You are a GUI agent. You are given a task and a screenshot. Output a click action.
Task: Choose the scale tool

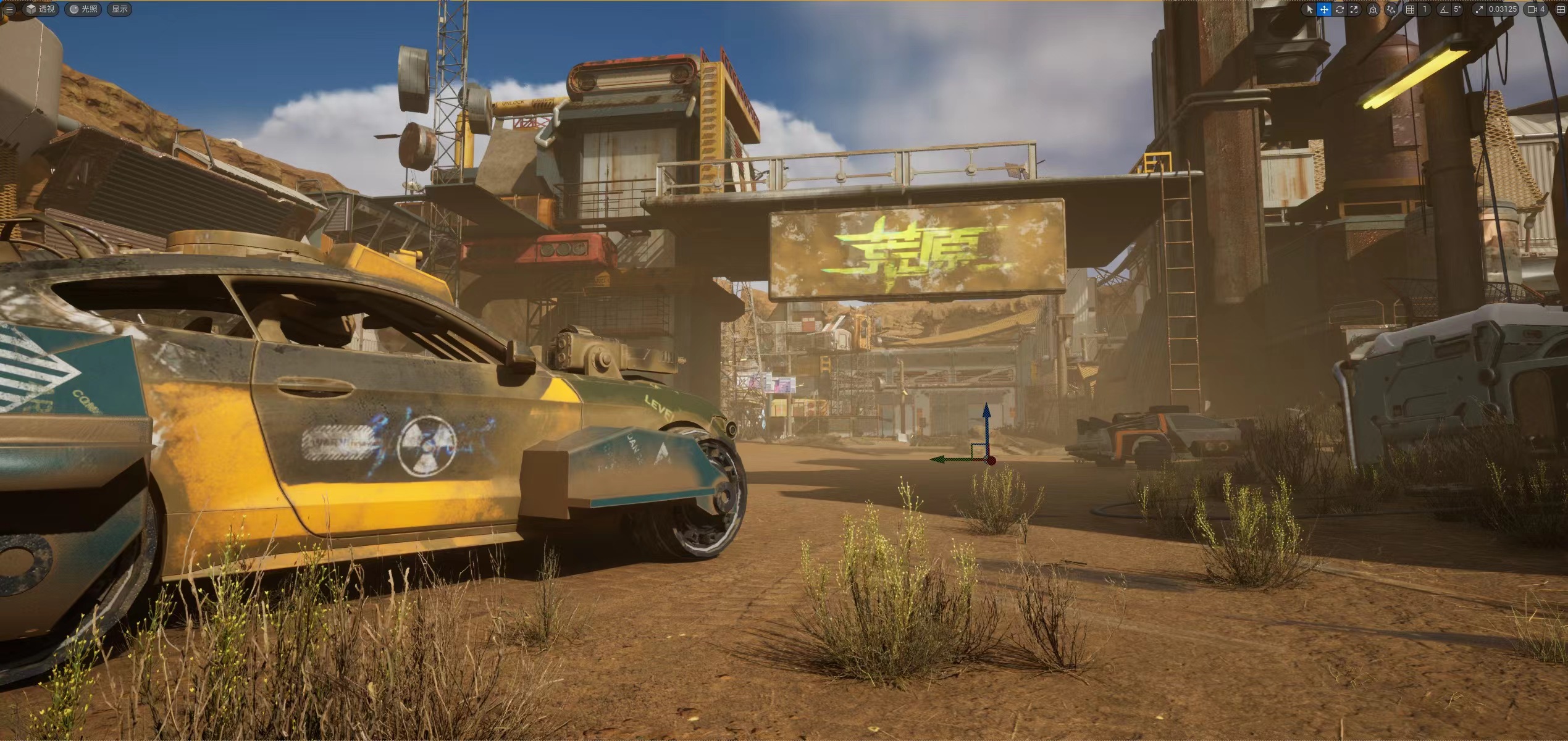coord(1354,9)
